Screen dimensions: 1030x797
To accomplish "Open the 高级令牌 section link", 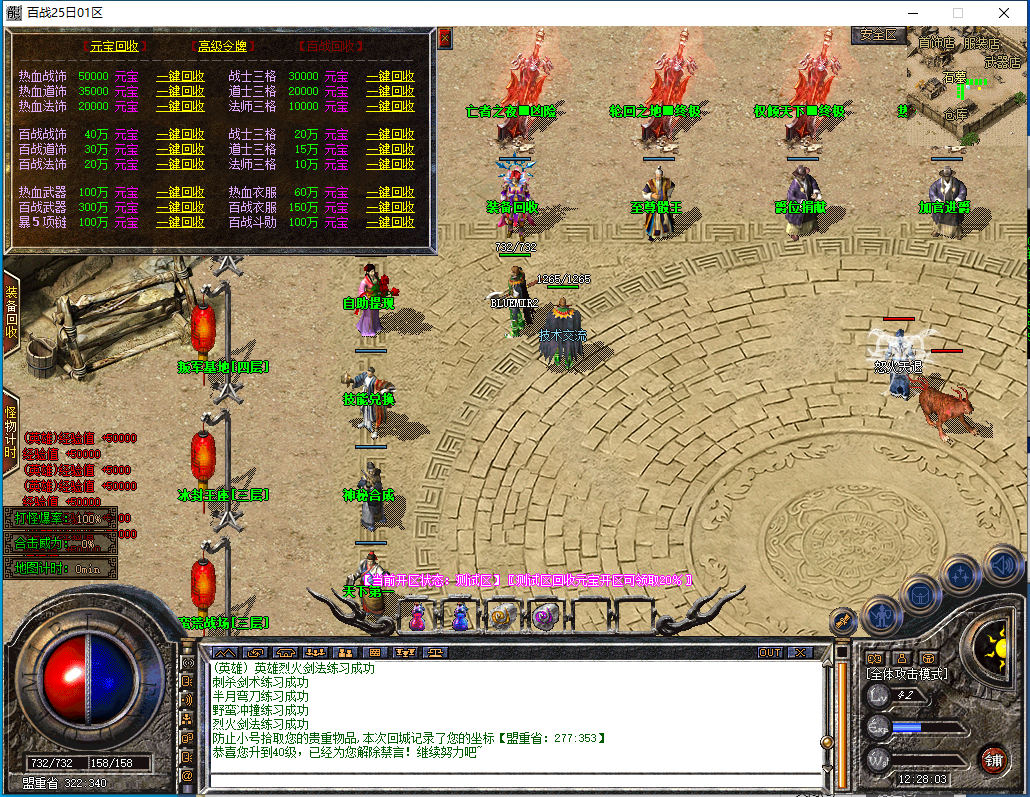I will pyautogui.click(x=222, y=47).
